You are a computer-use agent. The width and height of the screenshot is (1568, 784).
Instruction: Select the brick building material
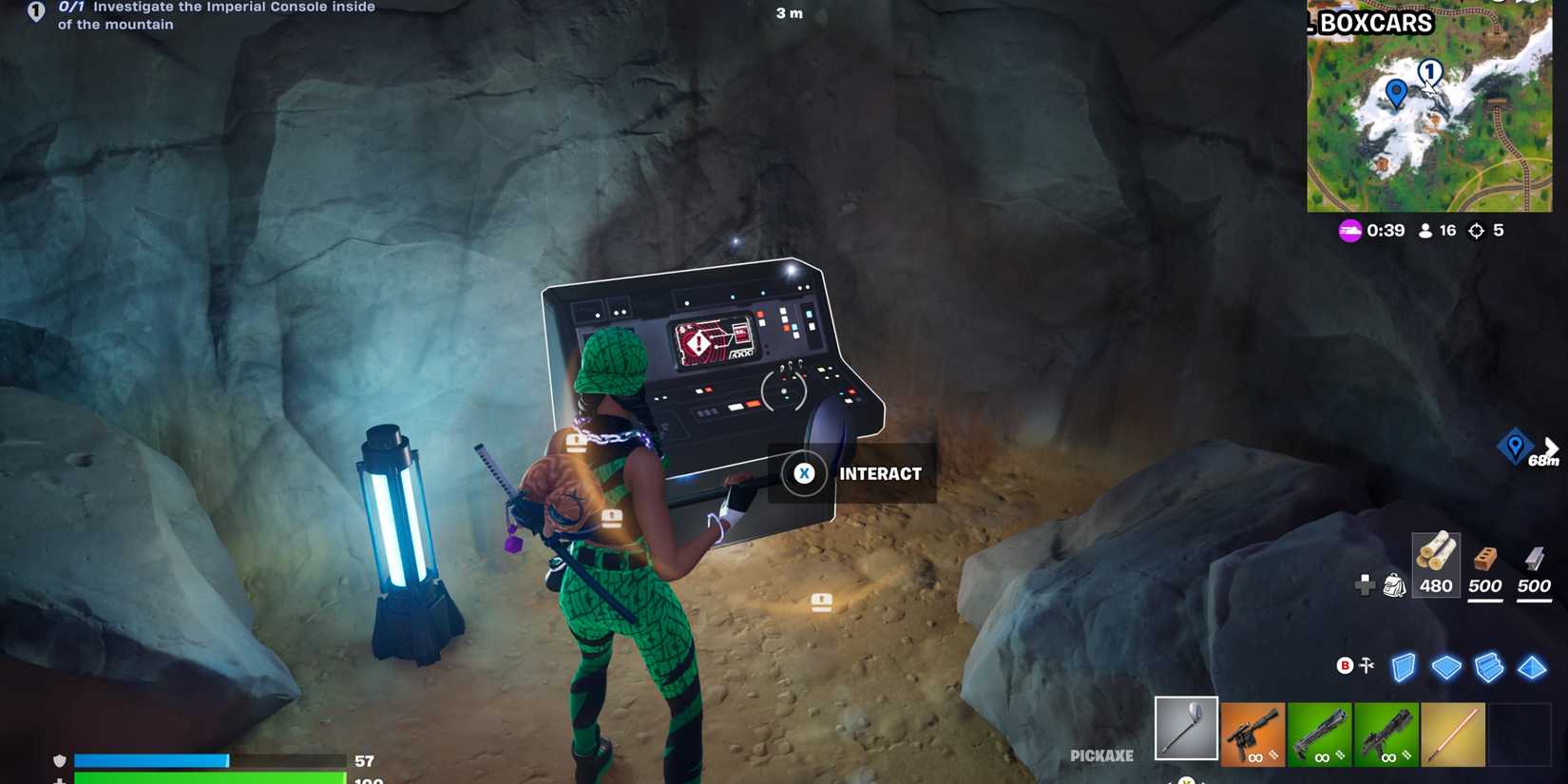(1484, 568)
